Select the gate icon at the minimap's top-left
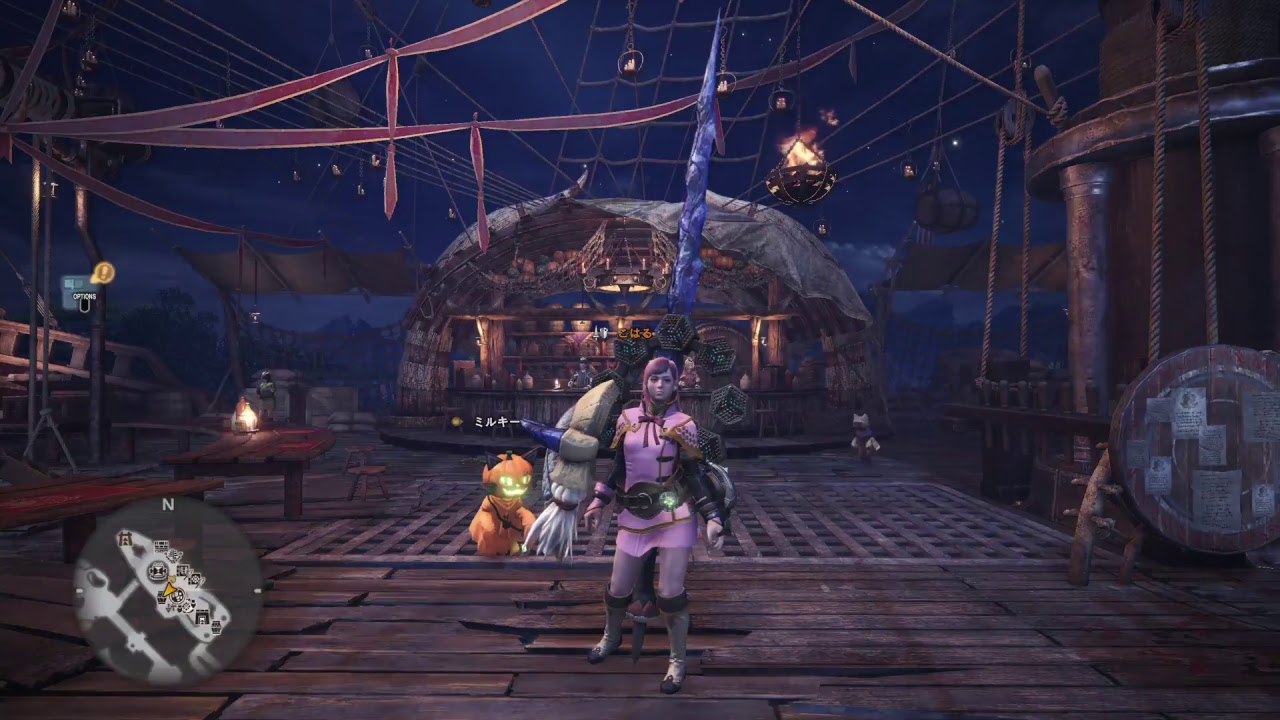The height and width of the screenshot is (720, 1280). click(125, 538)
